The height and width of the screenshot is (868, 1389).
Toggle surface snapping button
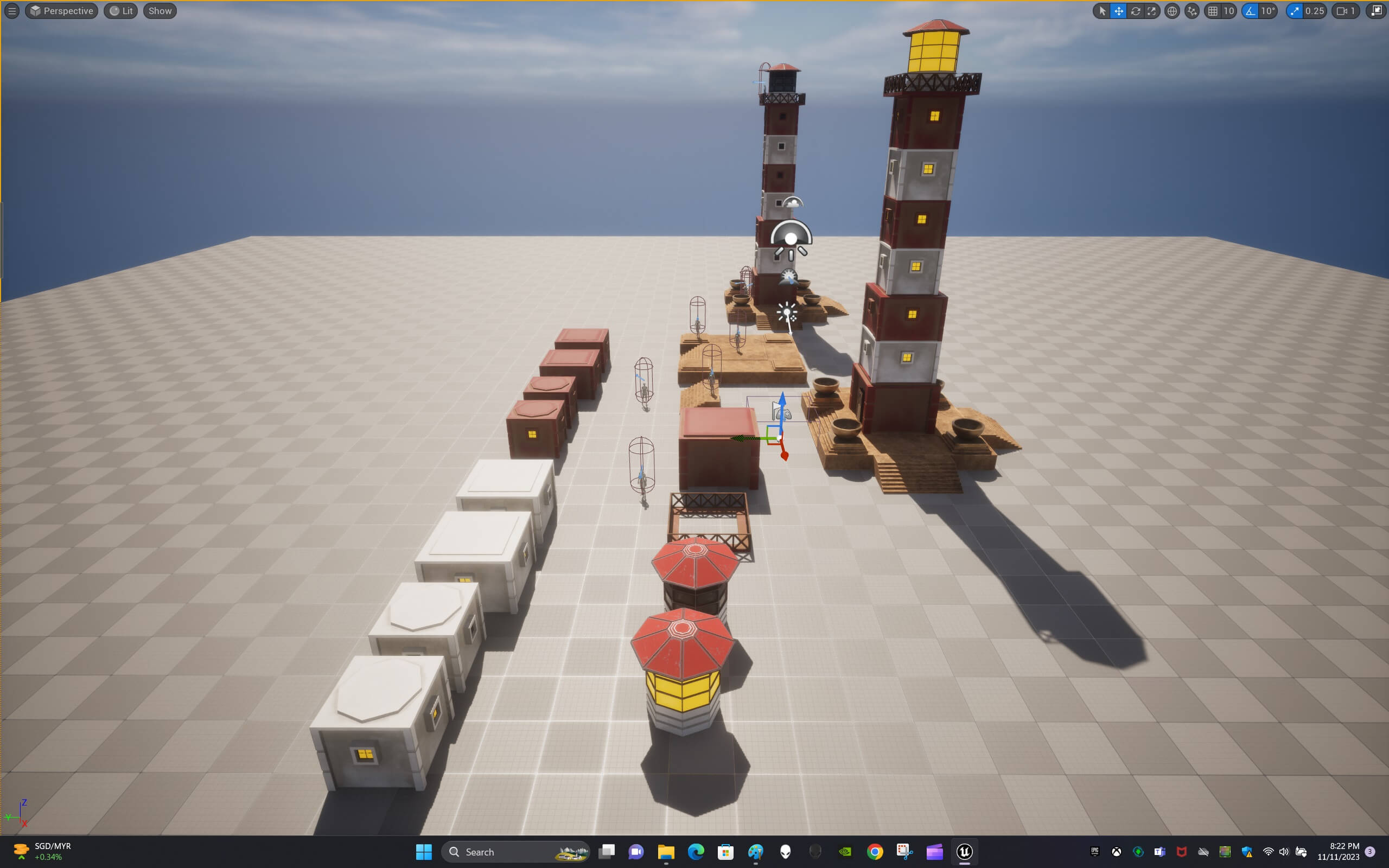pos(1192,11)
